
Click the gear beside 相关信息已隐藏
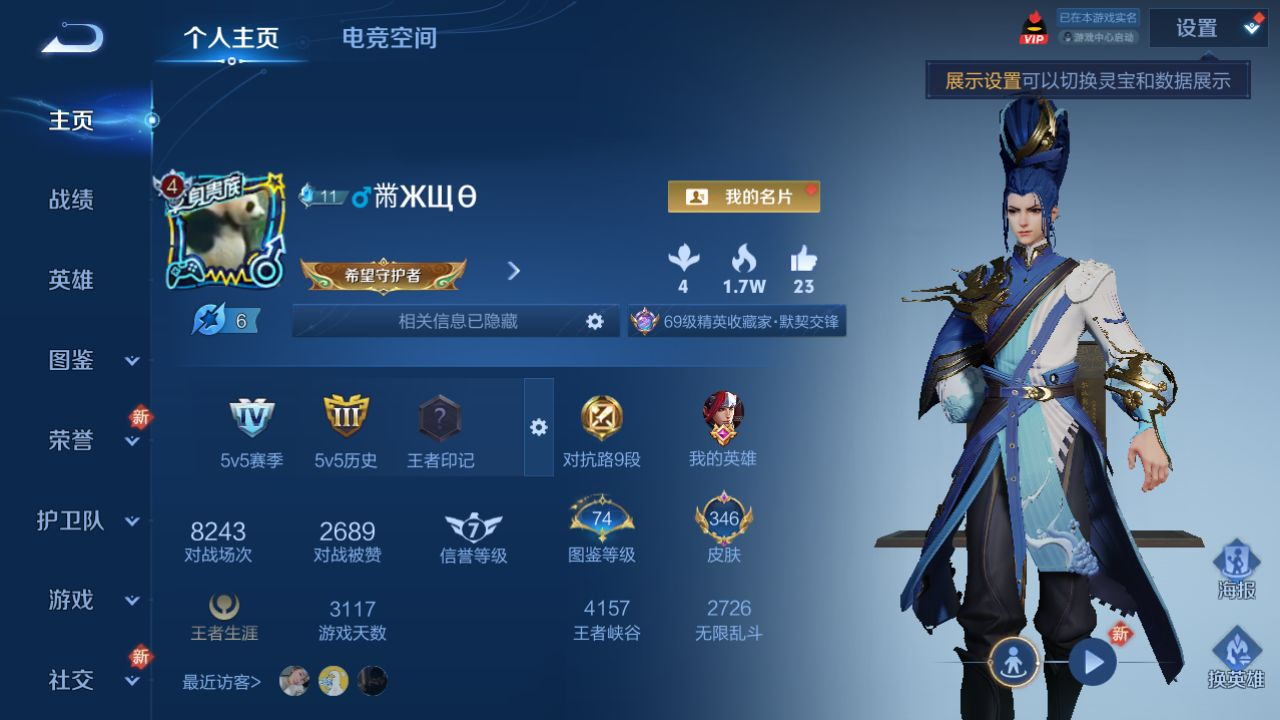[595, 321]
